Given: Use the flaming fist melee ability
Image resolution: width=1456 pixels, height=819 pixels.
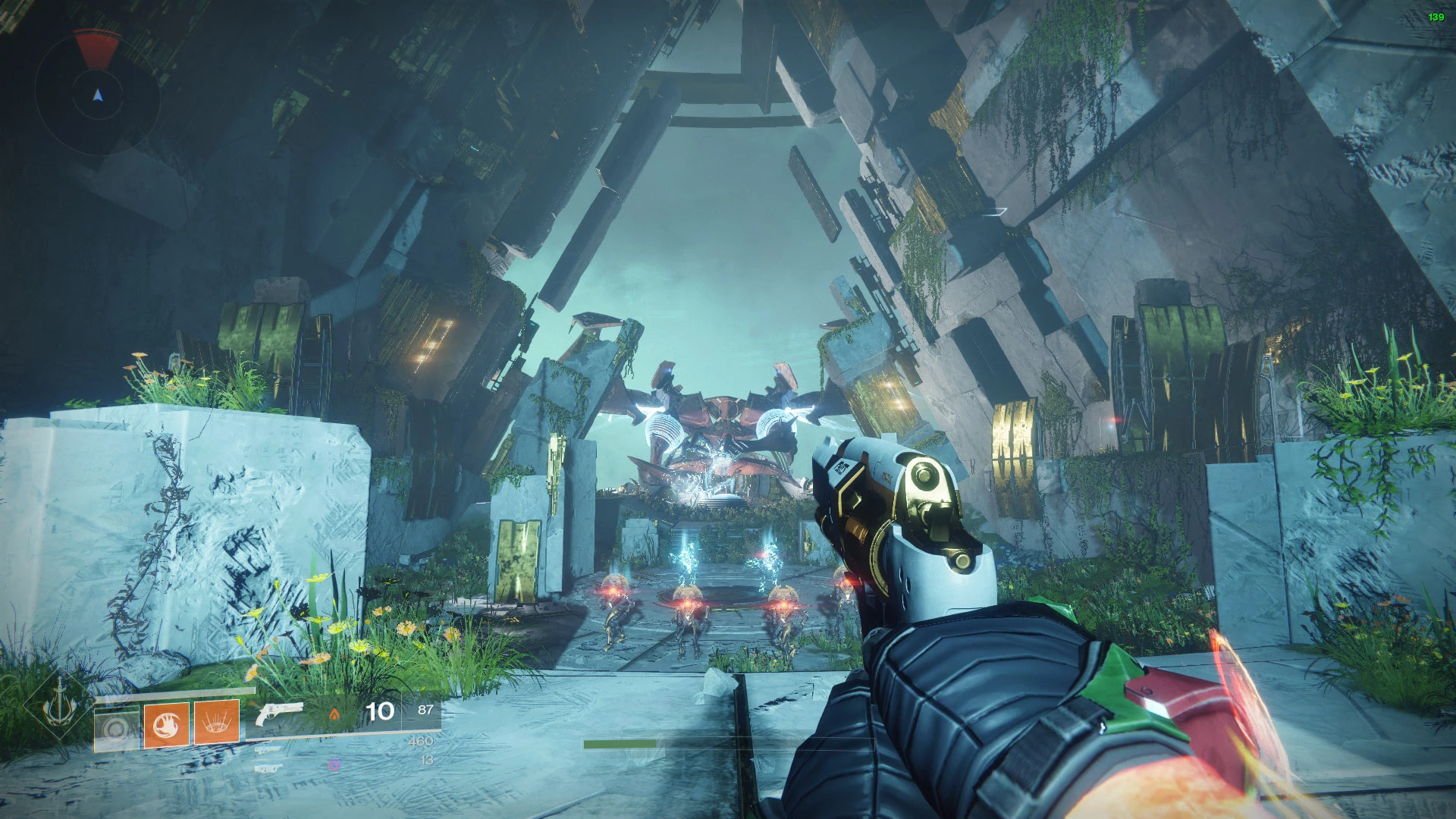Looking at the screenshot, I should coord(167,724).
